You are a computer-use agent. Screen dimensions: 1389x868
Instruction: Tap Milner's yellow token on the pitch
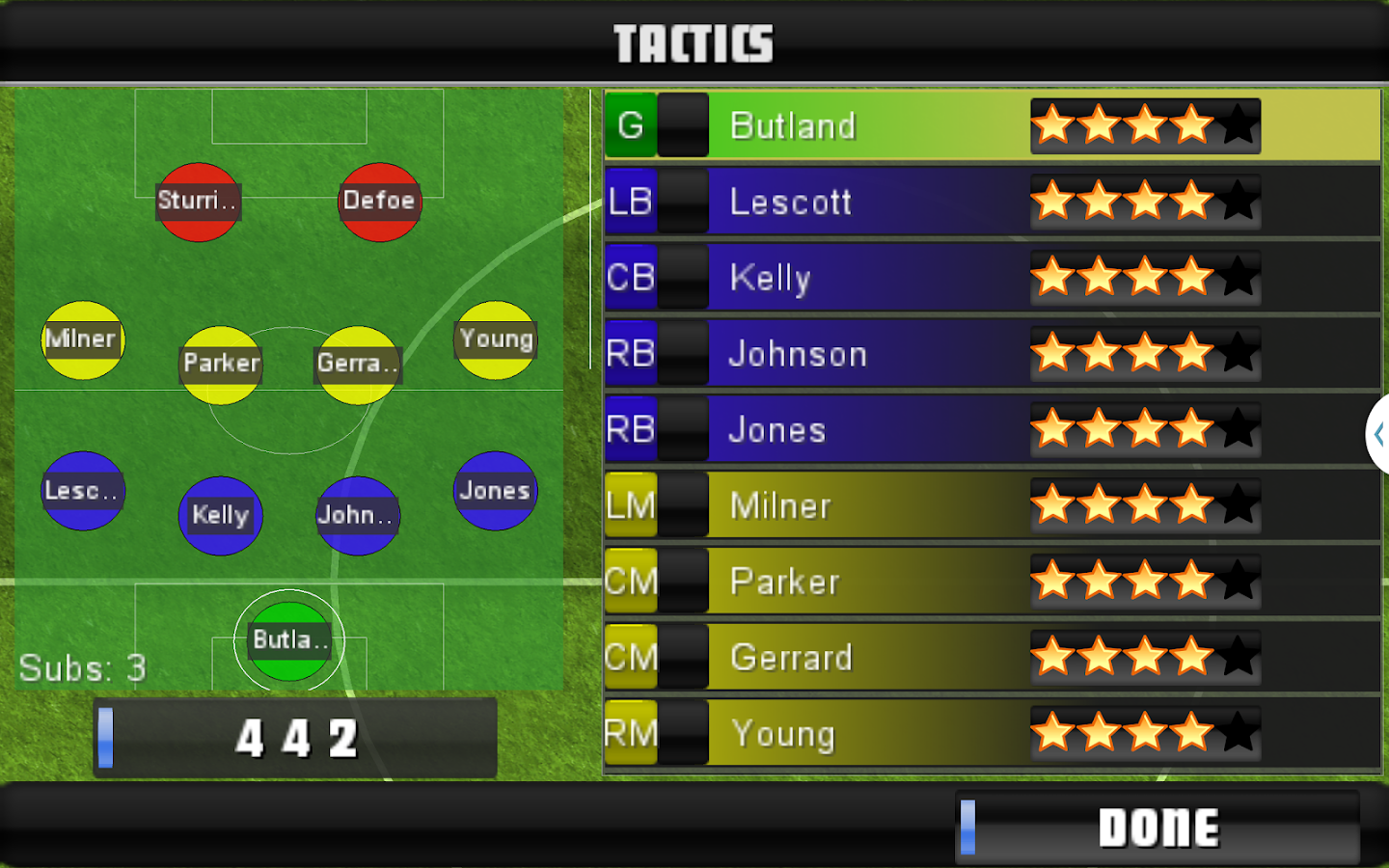(x=83, y=339)
